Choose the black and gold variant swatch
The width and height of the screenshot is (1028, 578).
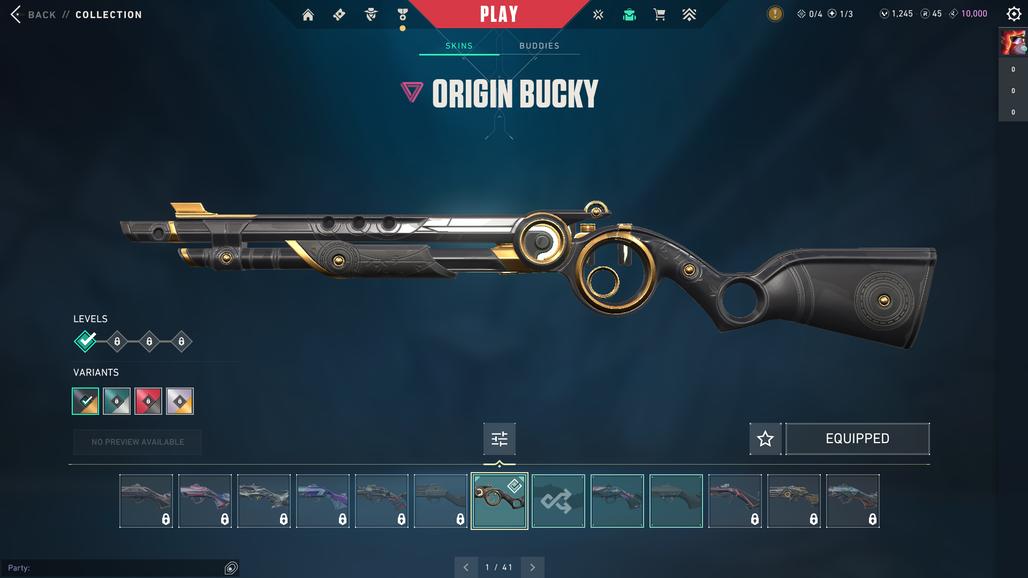coord(86,401)
